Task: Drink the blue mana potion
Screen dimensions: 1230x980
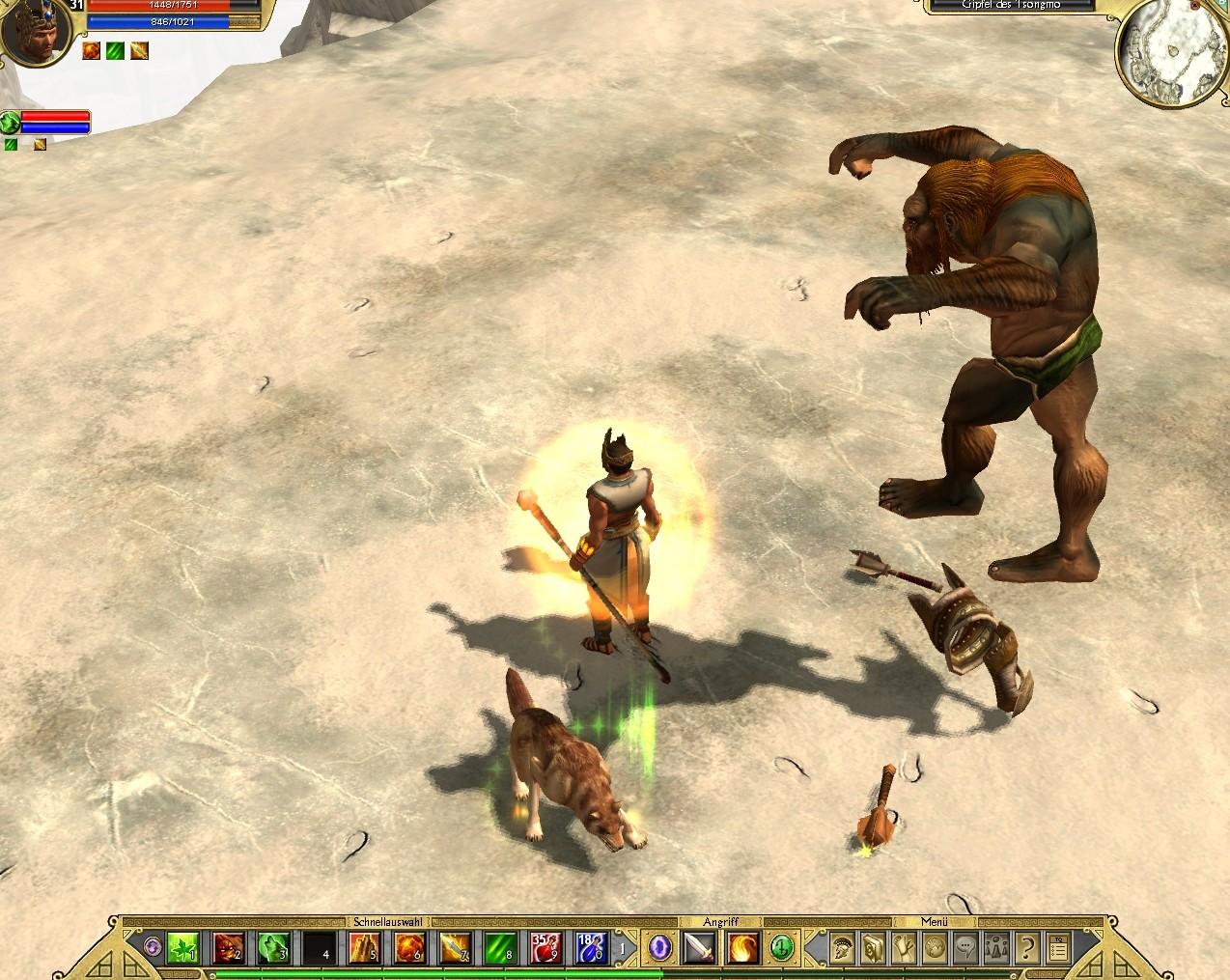Action: pos(591,948)
